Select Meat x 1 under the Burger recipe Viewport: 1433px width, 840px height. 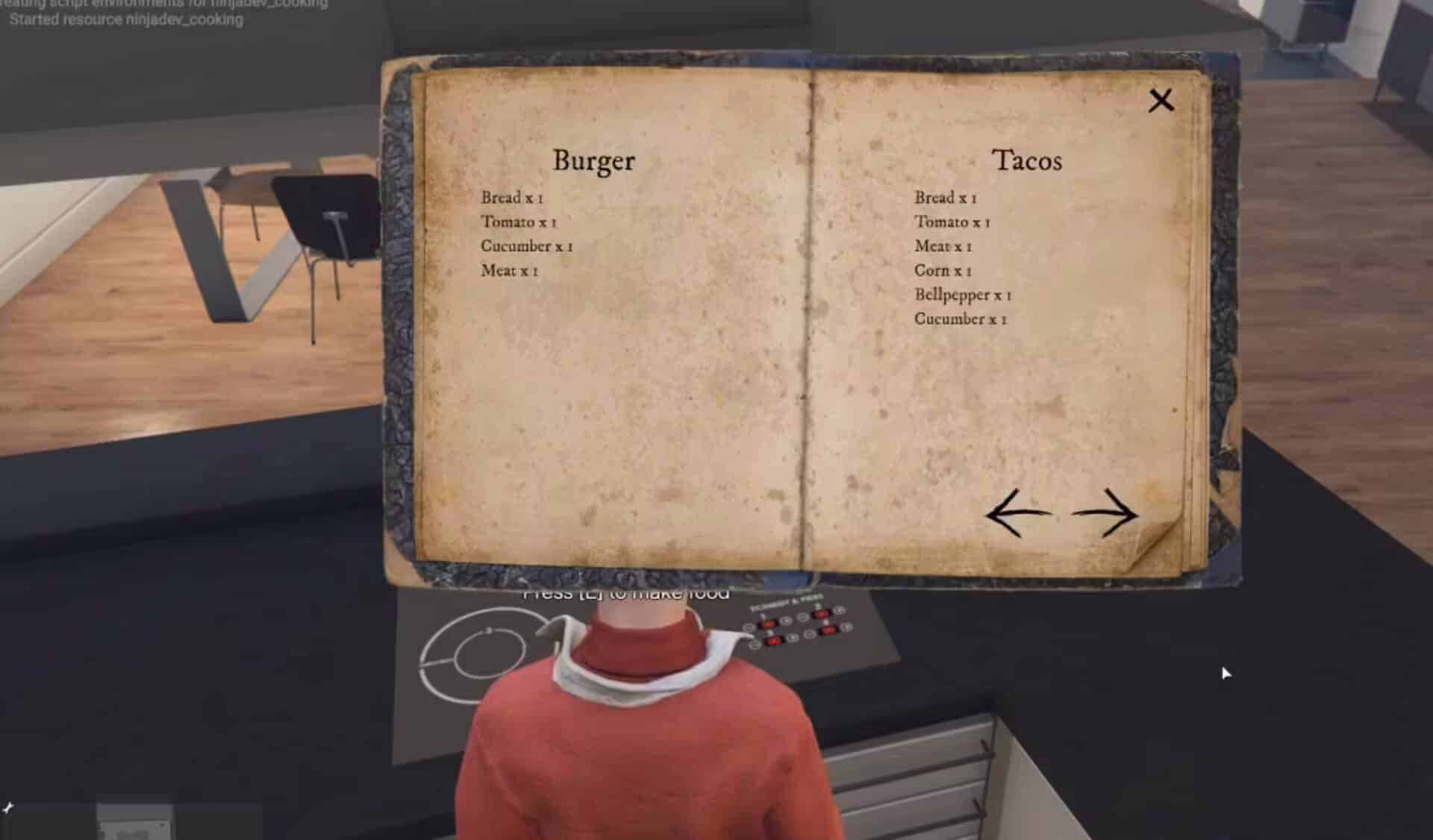coord(511,270)
